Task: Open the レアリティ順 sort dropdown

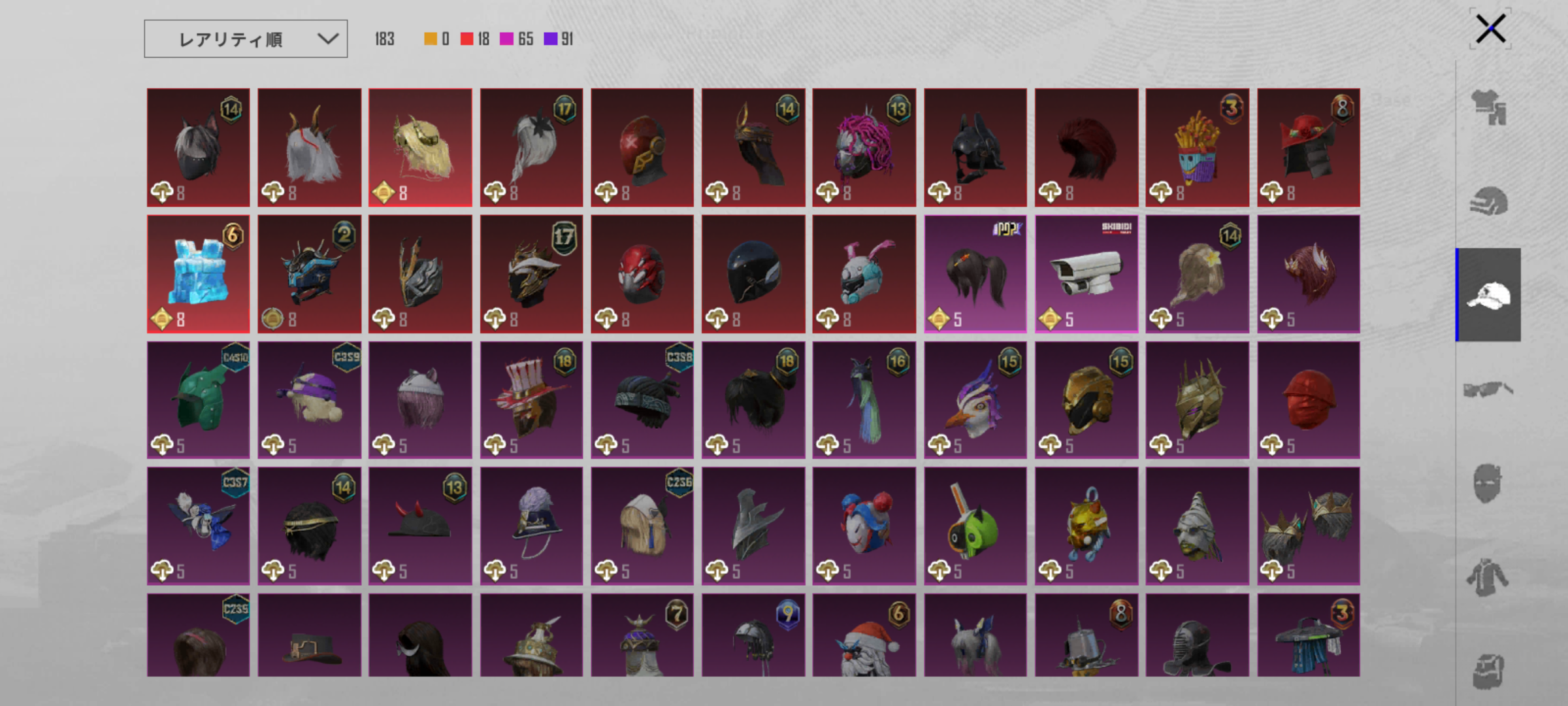Action: 246,39
